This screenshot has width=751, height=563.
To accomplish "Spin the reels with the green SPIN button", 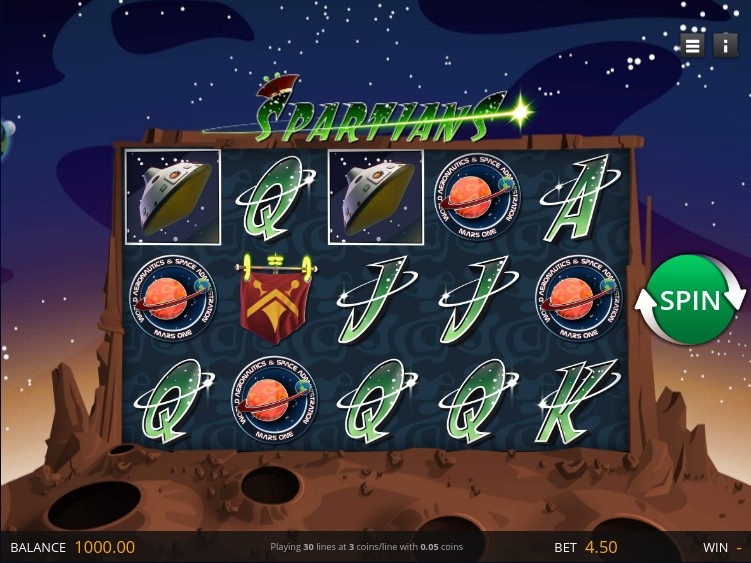I will [690, 300].
